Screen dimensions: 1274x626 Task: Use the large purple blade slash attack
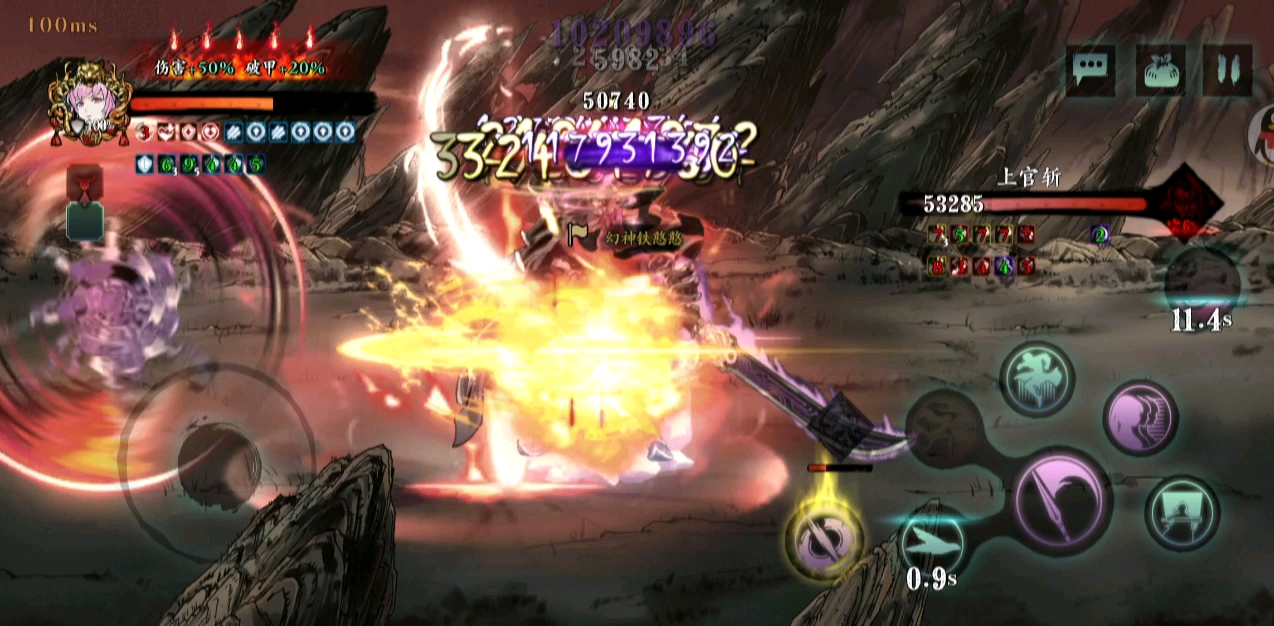tap(1061, 497)
